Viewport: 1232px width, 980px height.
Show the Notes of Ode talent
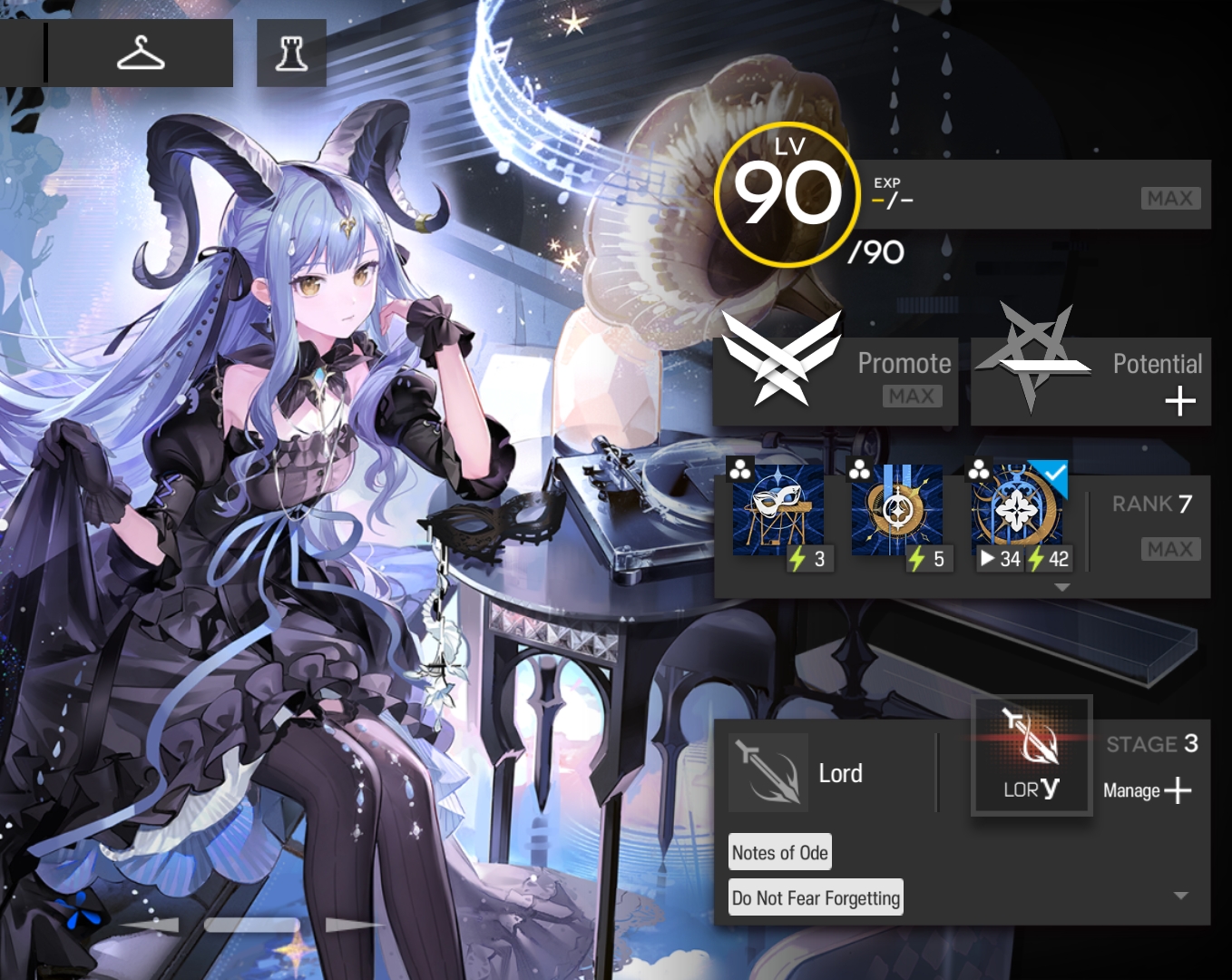pyautogui.click(x=780, y=852)
